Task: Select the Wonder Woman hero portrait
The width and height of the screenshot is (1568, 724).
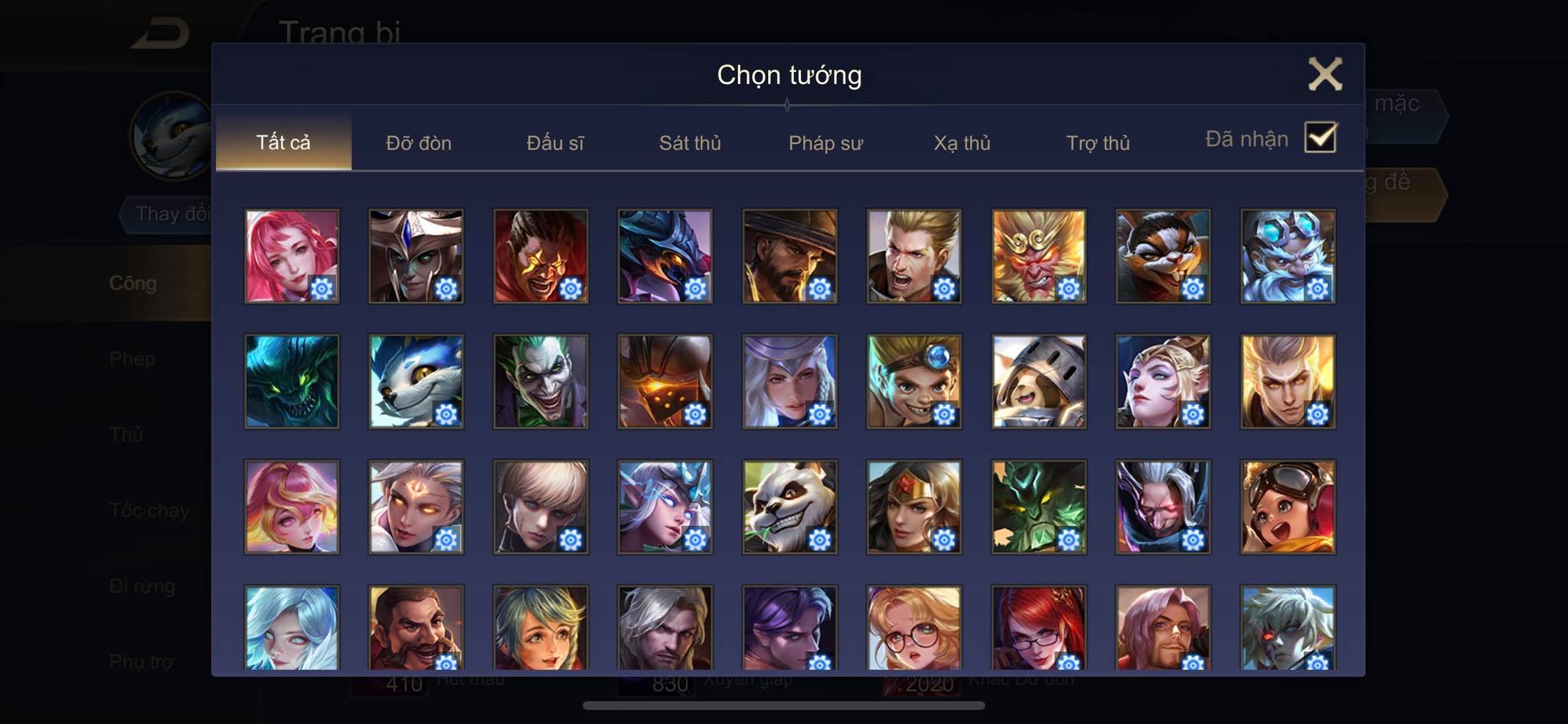Action: pos(914,507)
